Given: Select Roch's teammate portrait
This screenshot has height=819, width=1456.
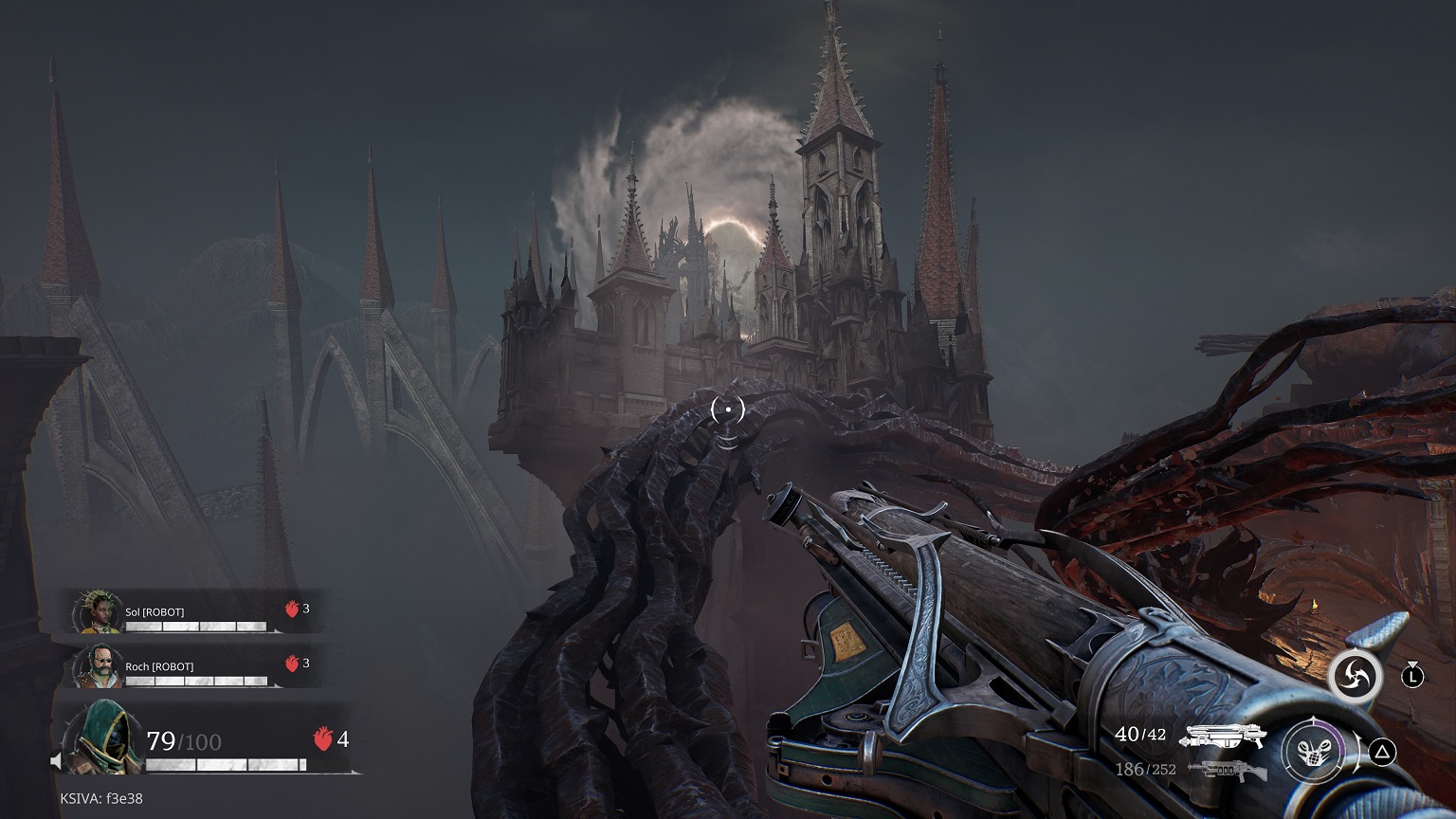Looking at the screenshot, I should (x=95, y=666).
